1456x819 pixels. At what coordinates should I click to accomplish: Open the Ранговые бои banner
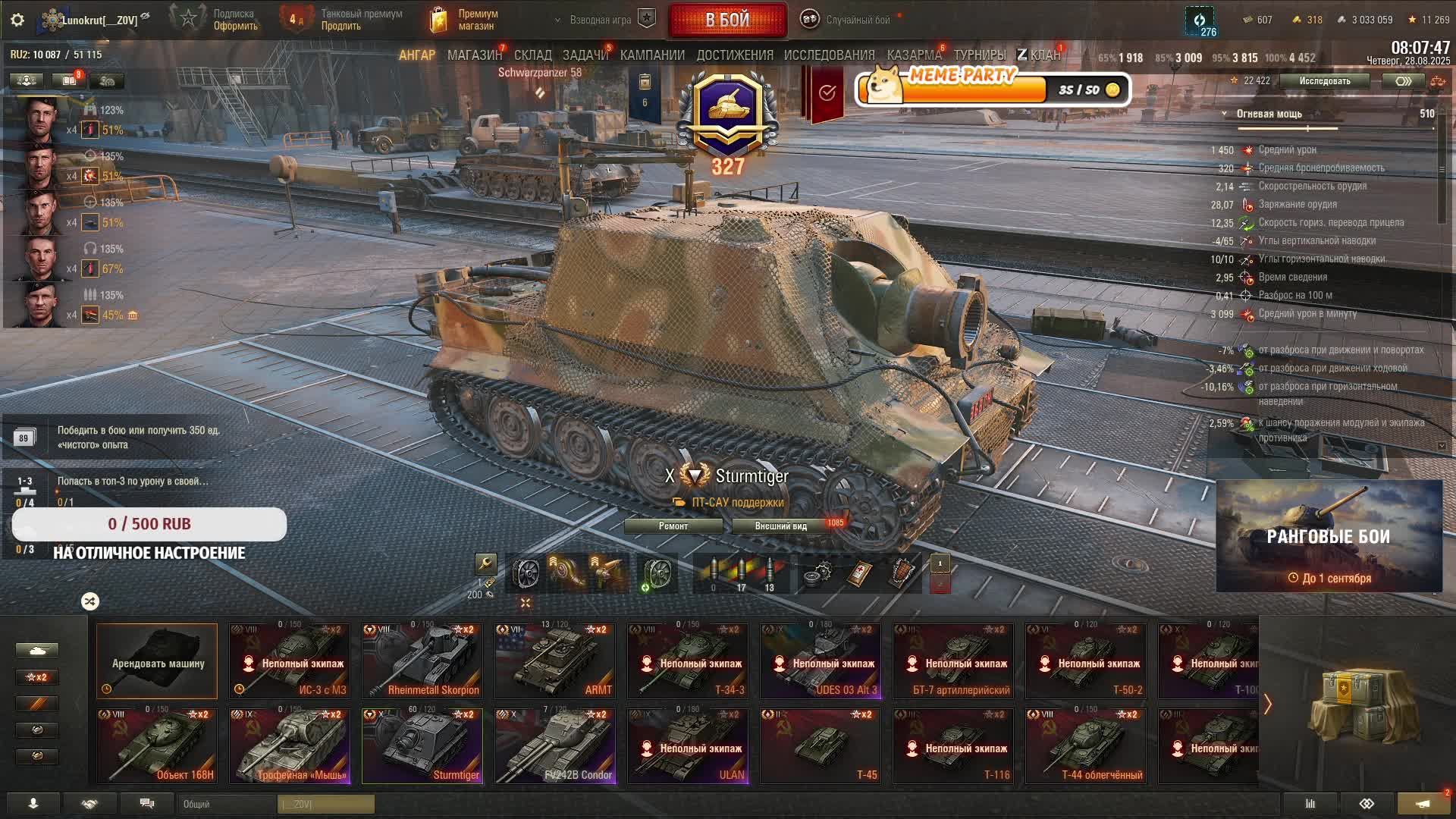1329,536
